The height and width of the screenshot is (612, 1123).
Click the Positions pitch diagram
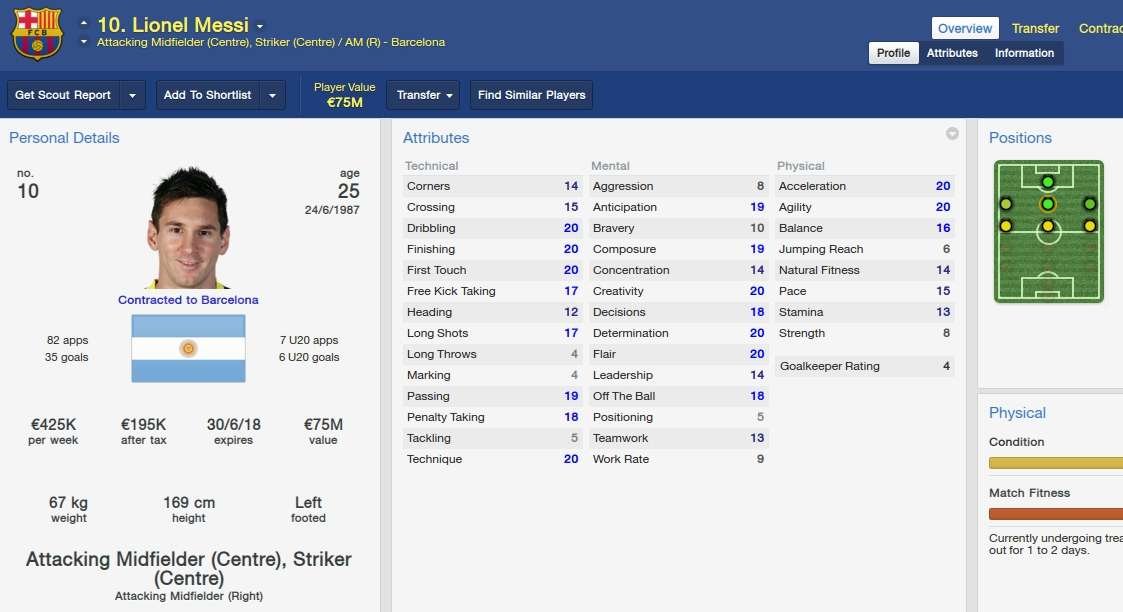(x=1048, y=231)
